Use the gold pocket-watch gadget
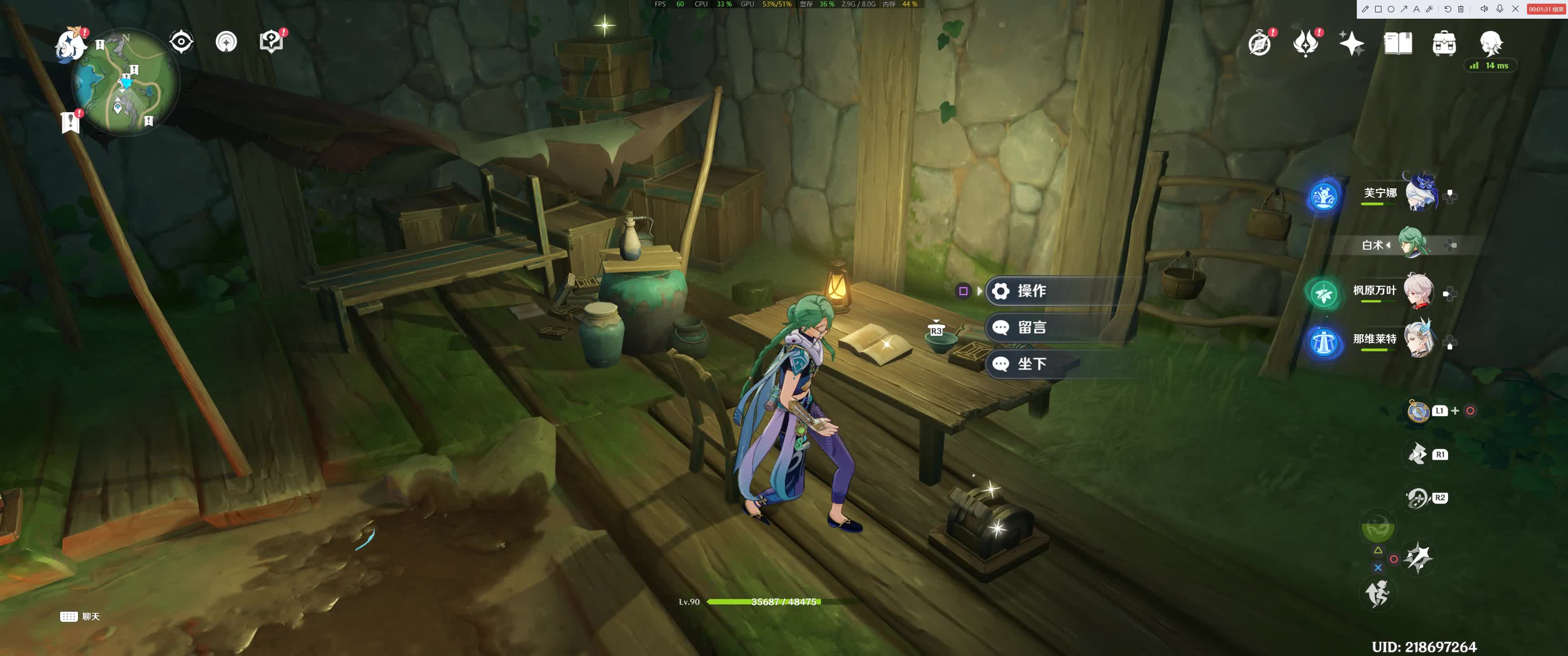The height and width of the screenshot is (656, 1568). (1417, 411)
